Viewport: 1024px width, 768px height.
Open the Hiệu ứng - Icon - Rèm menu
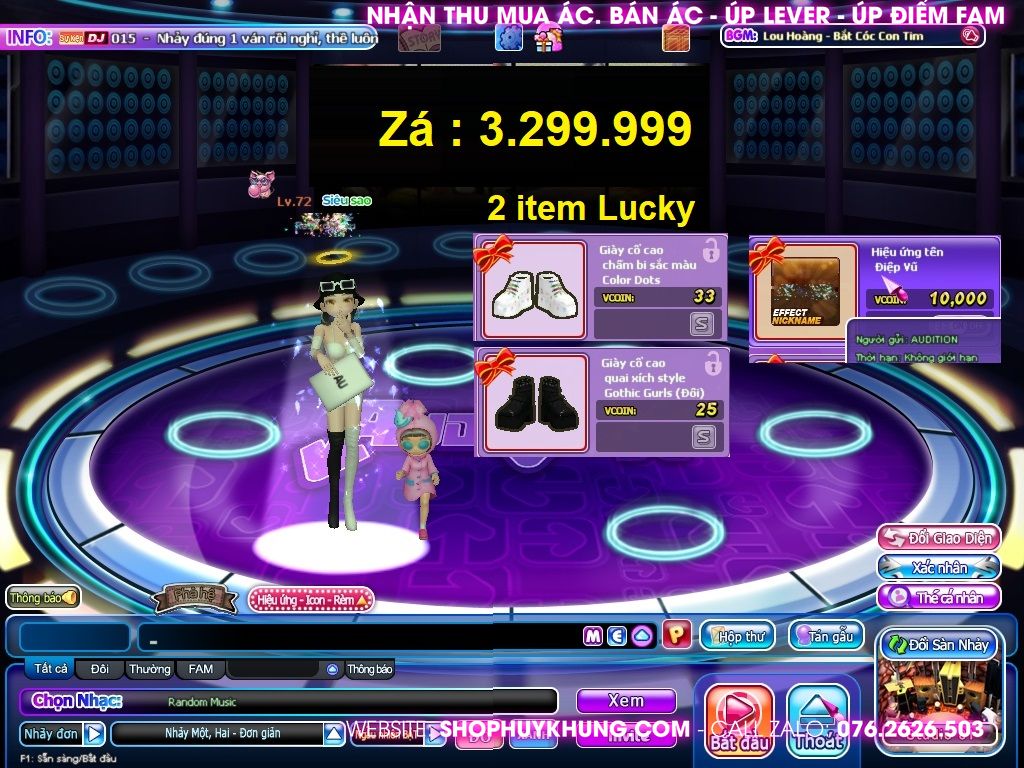pos(311,599)
